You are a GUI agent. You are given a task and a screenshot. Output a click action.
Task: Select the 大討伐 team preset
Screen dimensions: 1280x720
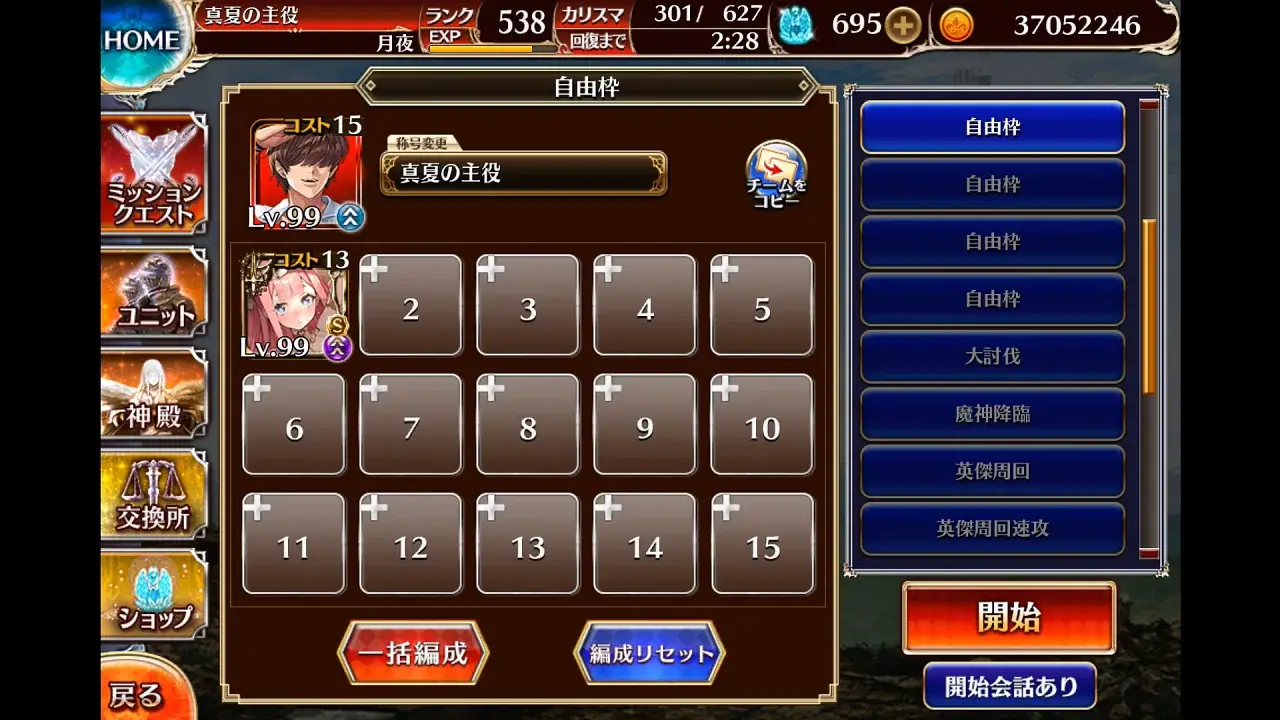pos(992,356)
